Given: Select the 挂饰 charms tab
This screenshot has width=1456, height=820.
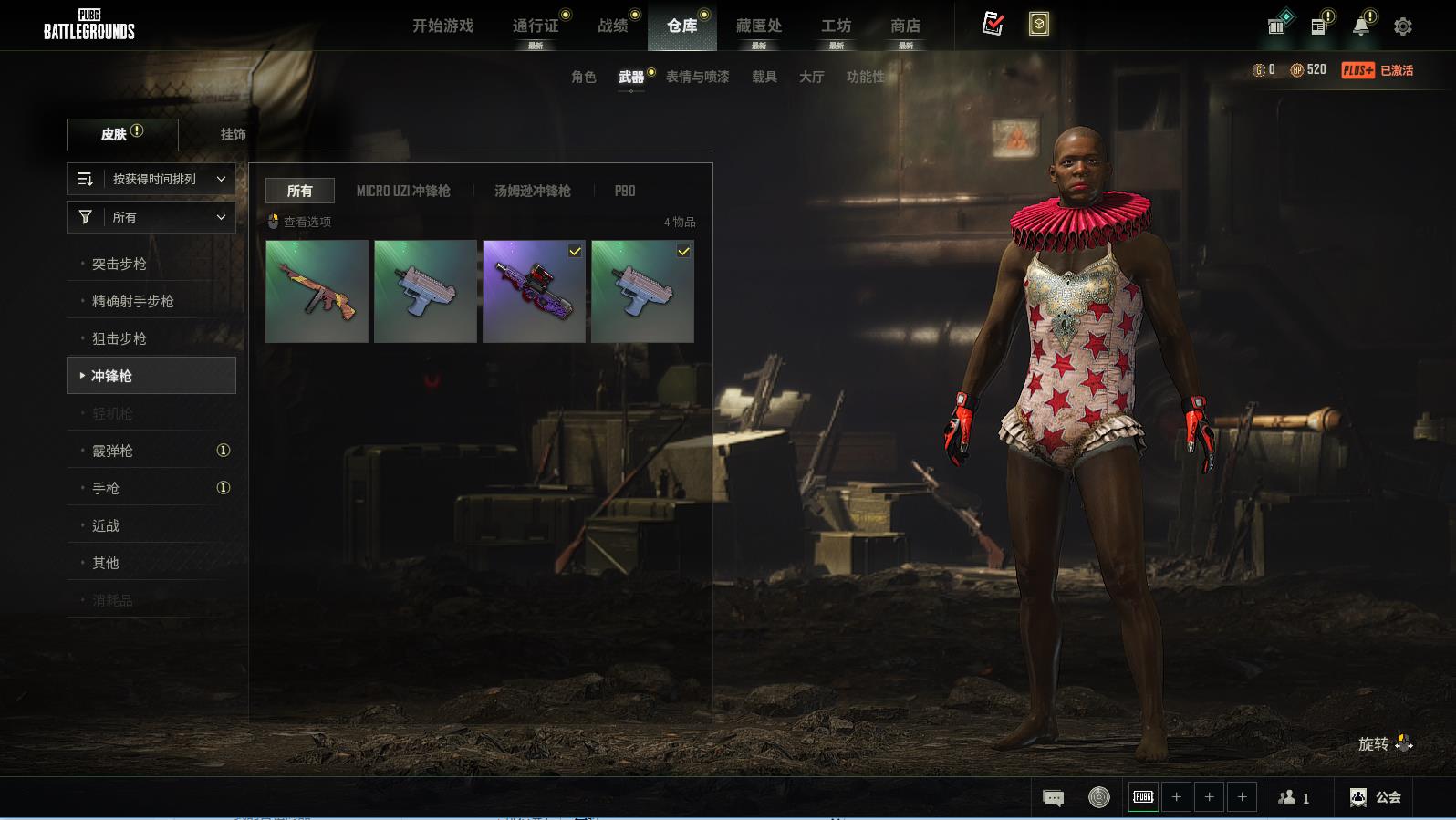Looking at the screenshot, I should point(233,134).
